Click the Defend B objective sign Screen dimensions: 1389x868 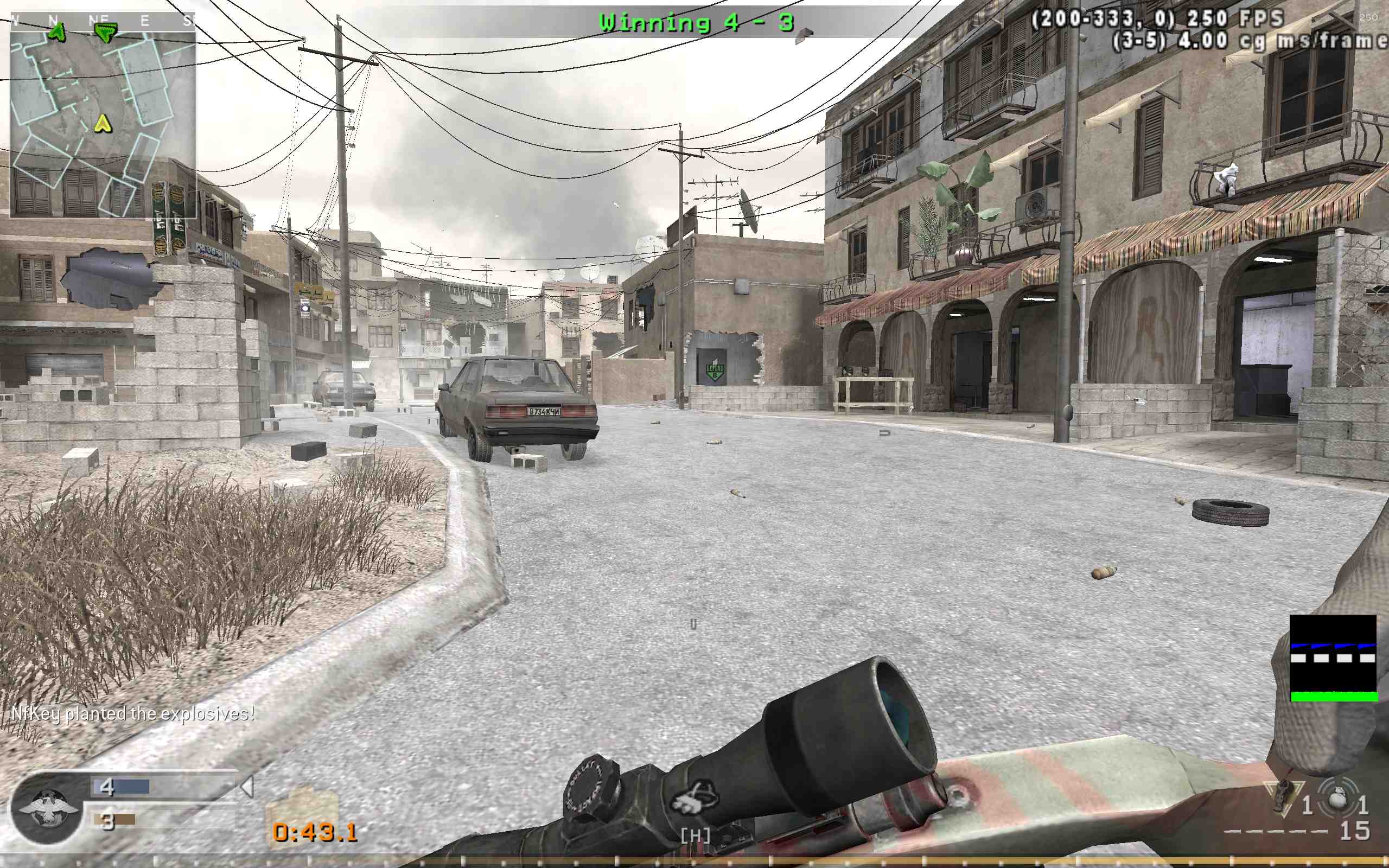(715, 373)
